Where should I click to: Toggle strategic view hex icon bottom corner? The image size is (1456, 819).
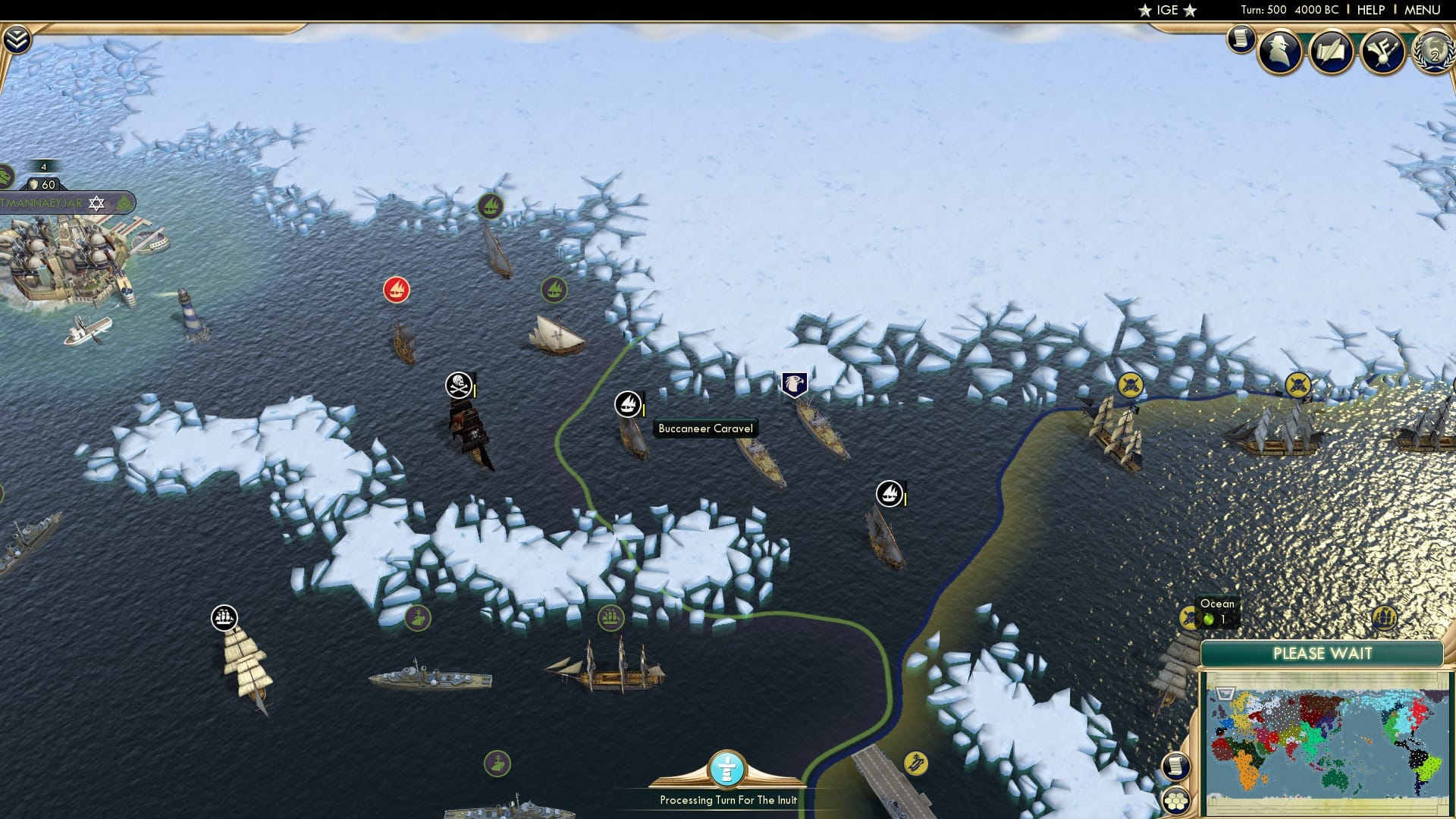click(1176, 801)
